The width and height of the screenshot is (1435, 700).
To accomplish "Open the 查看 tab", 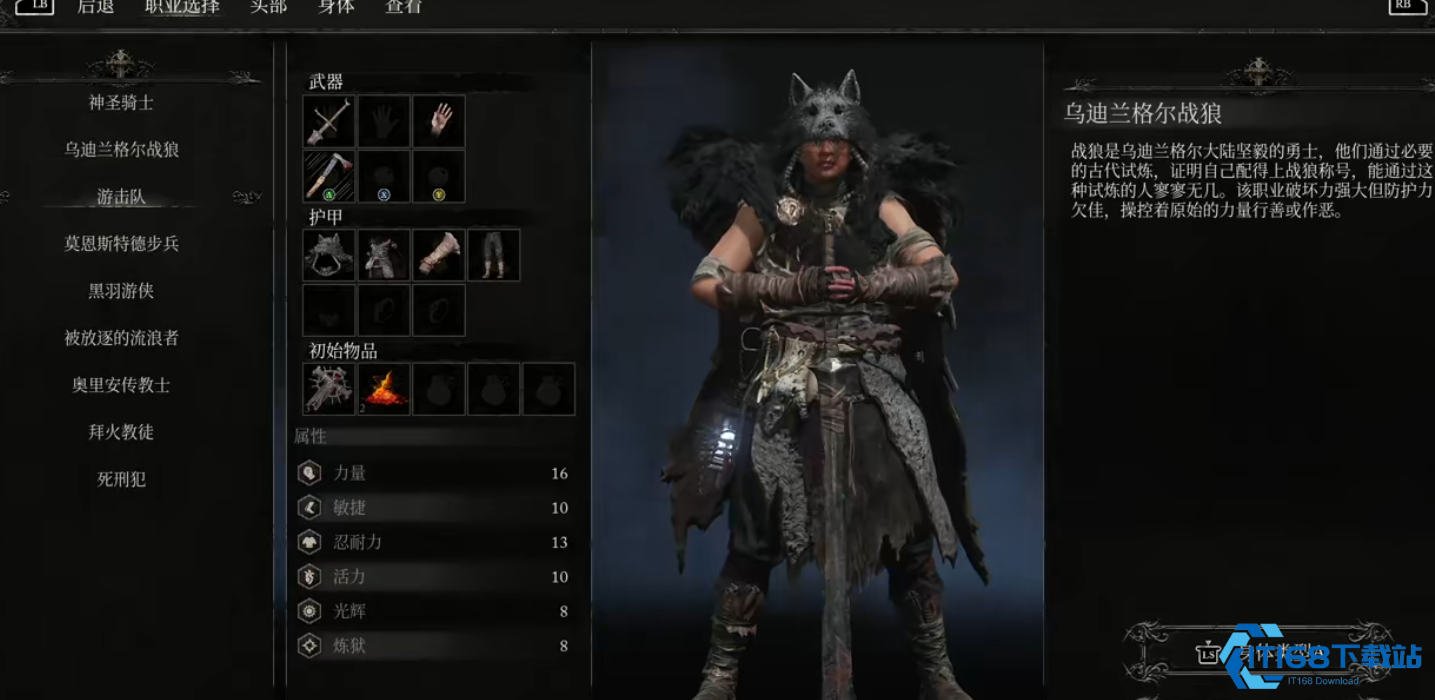I will 403,7.
